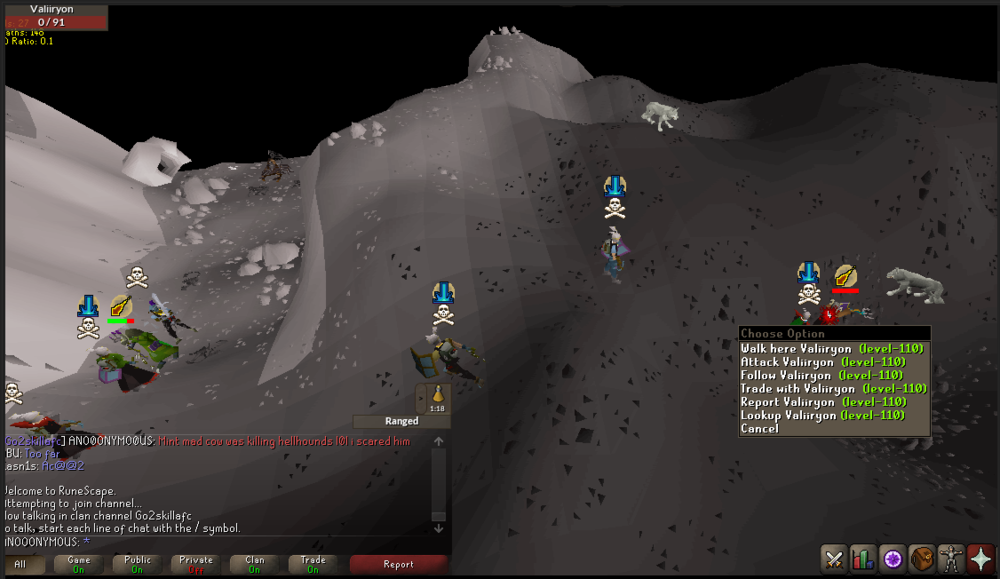
Task: Switch to the All chat tab
Action: point(21,564)
